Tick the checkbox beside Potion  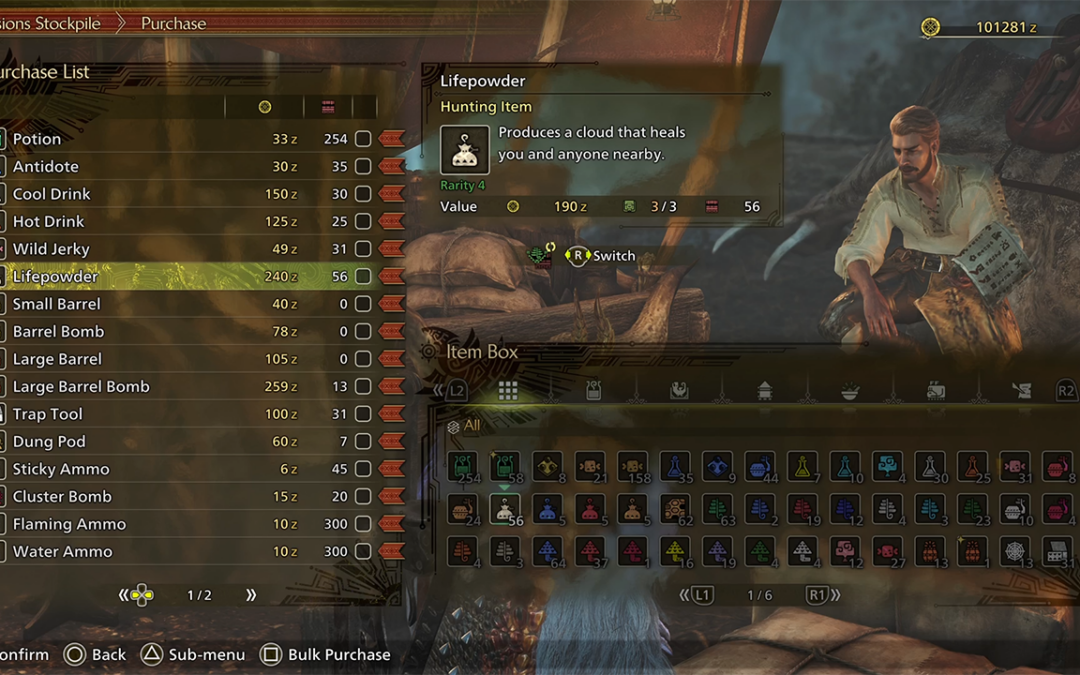(363, 139)
